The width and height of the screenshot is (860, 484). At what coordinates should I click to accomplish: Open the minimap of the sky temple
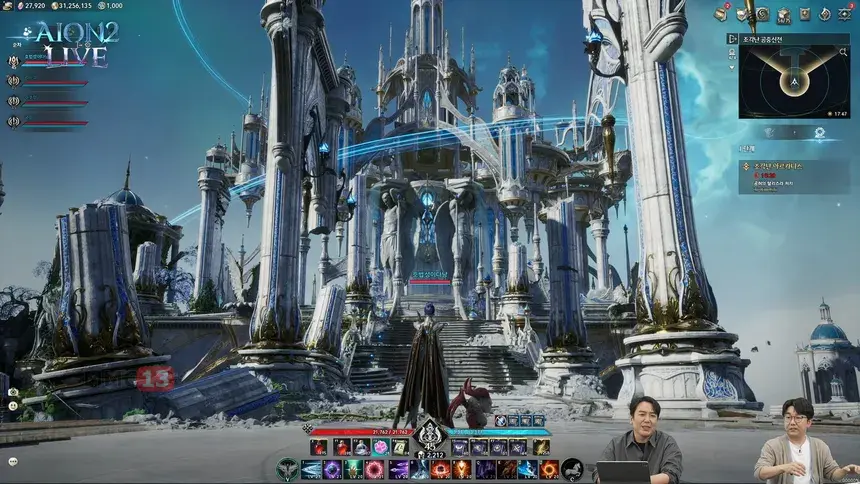(795, 82)
